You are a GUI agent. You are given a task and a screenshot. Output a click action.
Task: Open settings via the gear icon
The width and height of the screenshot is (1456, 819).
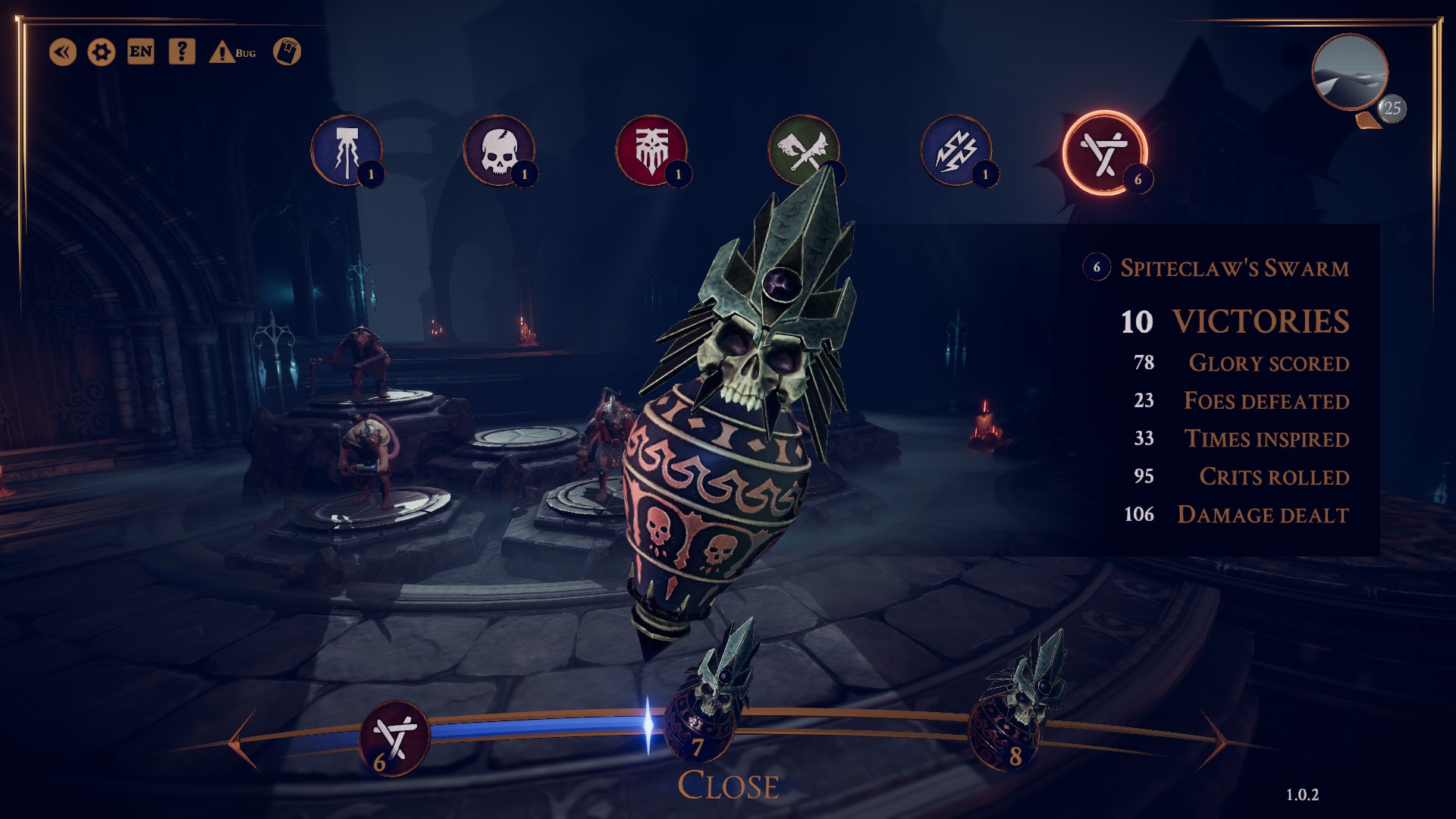(102, 52)
